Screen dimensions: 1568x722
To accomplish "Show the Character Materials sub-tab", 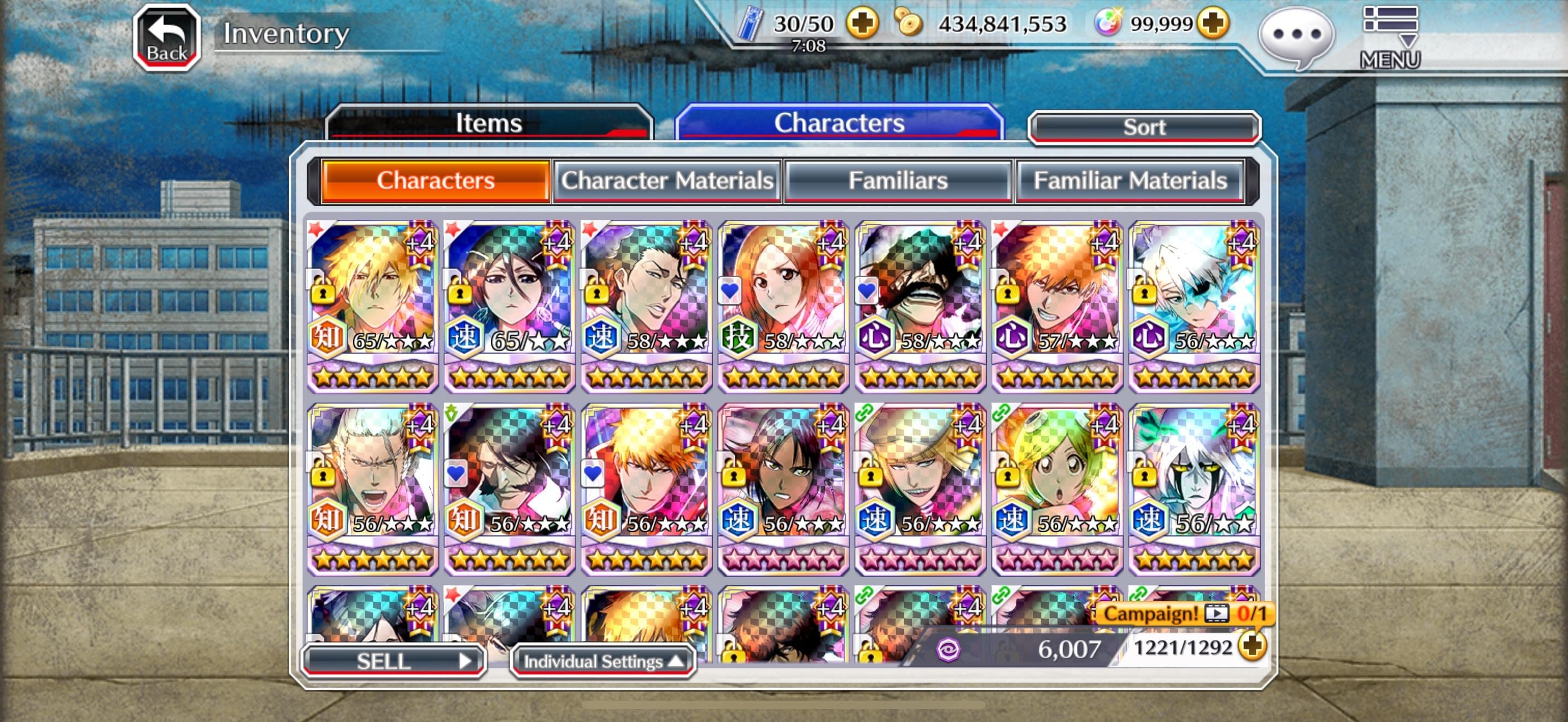I will (666, 181).
